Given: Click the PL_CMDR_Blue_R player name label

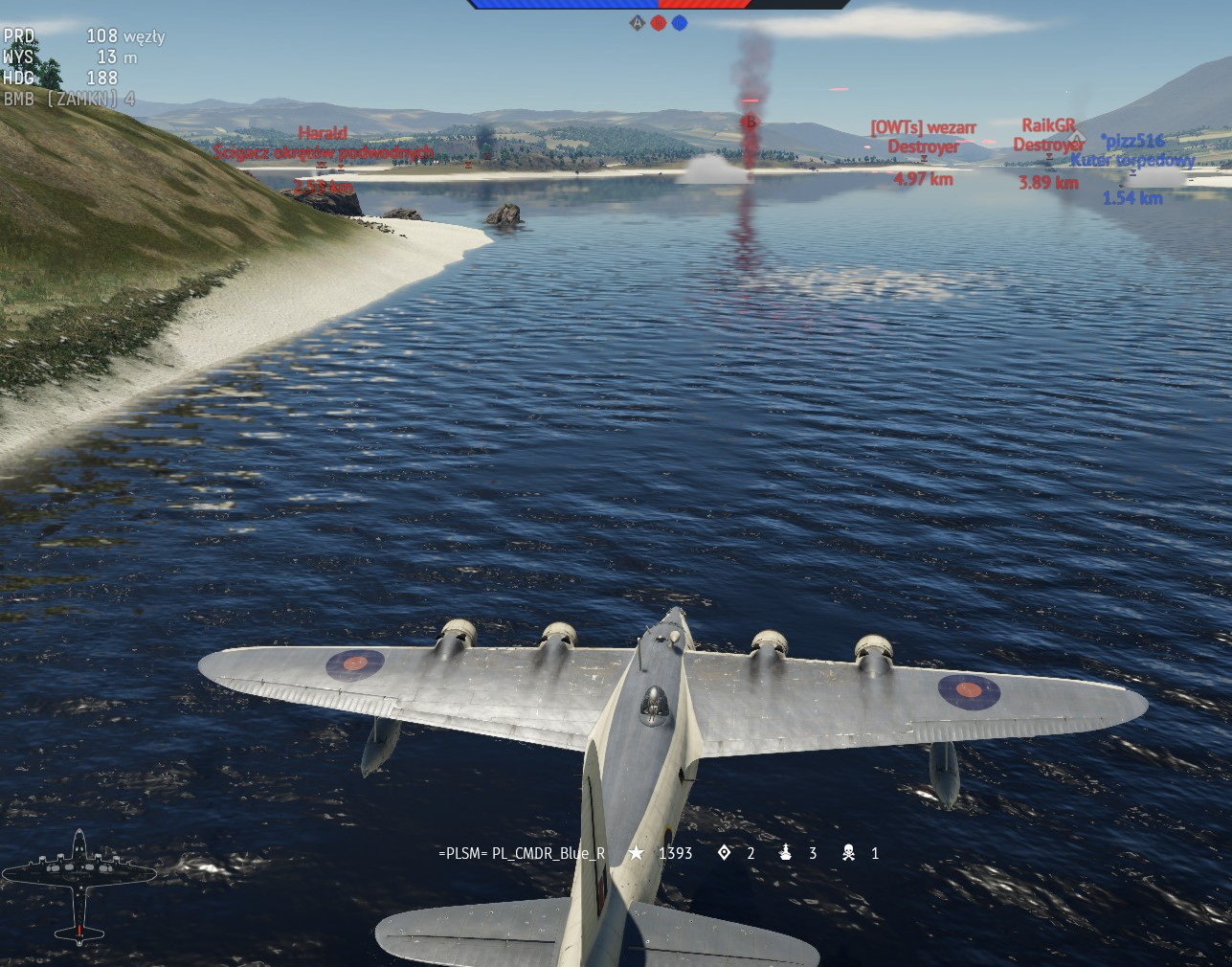Looking at the screenshot, I should coord(522,853).
